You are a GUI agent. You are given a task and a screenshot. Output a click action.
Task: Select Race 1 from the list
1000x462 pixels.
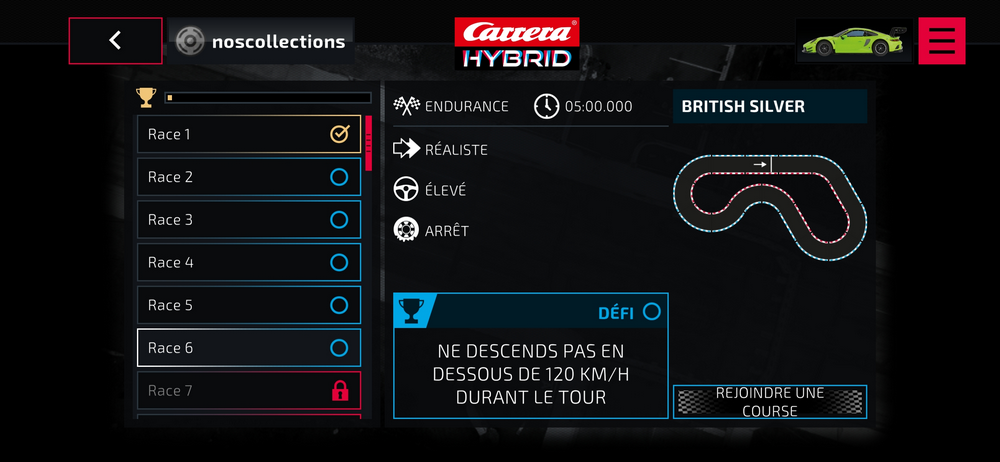(248, 134)
